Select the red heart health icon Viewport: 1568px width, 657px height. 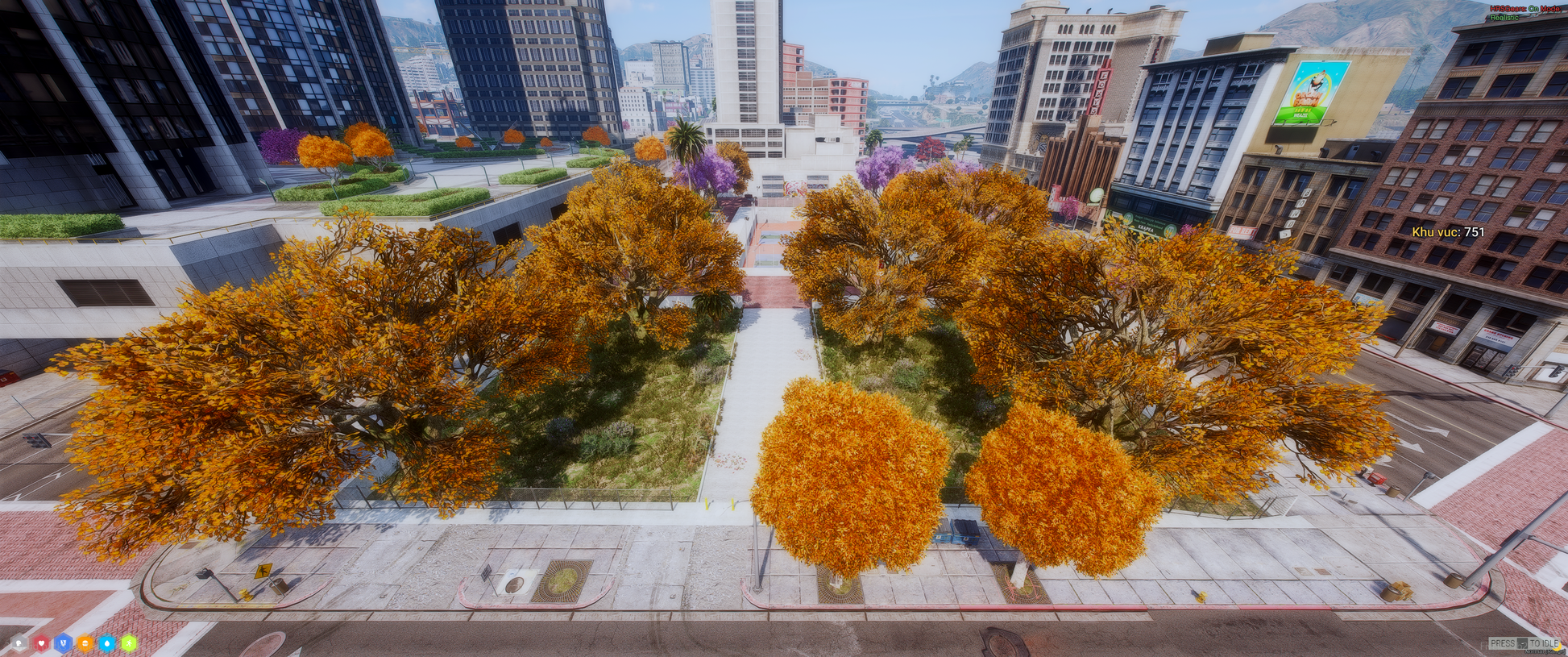[41, 643]
